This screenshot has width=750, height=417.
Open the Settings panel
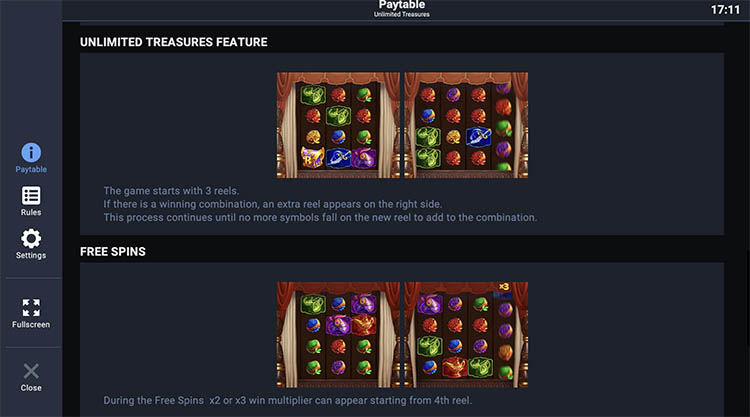(31, 243)
